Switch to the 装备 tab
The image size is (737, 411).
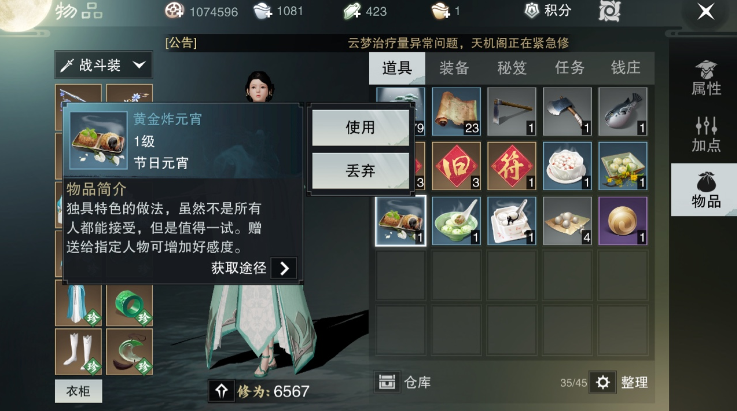click(x=455, y=68)
